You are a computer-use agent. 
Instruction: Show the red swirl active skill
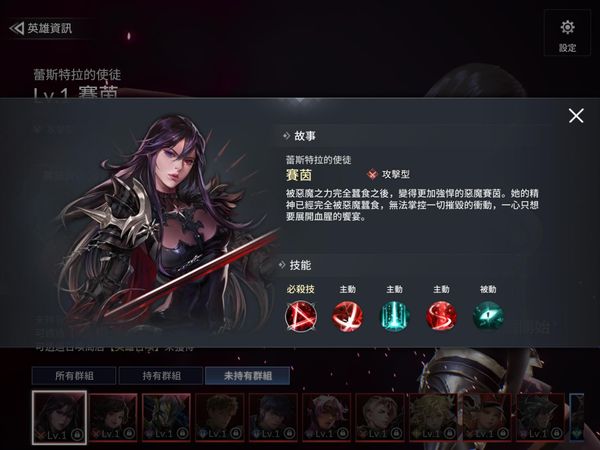coord(441,316)
